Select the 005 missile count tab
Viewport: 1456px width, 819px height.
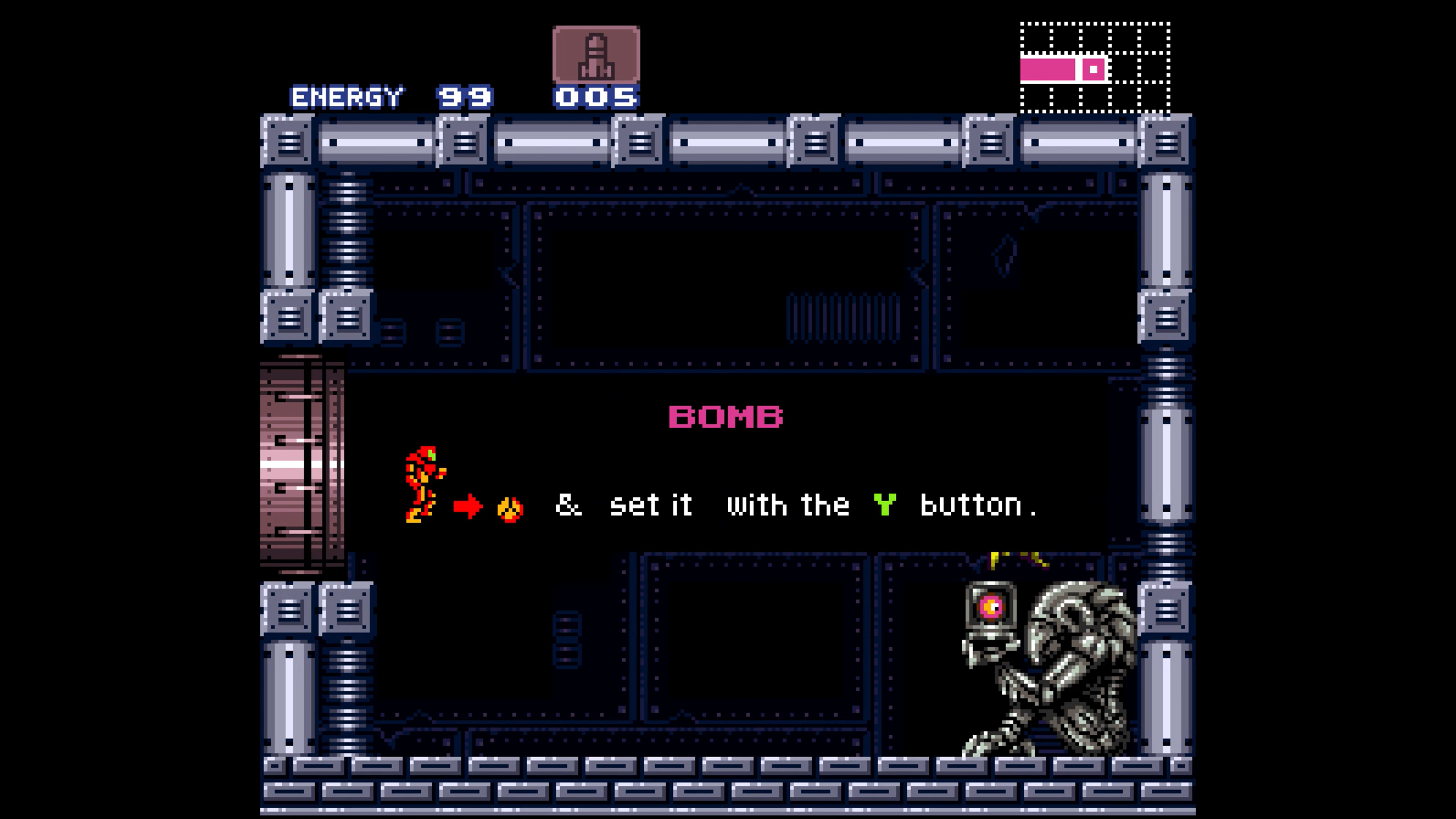tap(595, 97)
